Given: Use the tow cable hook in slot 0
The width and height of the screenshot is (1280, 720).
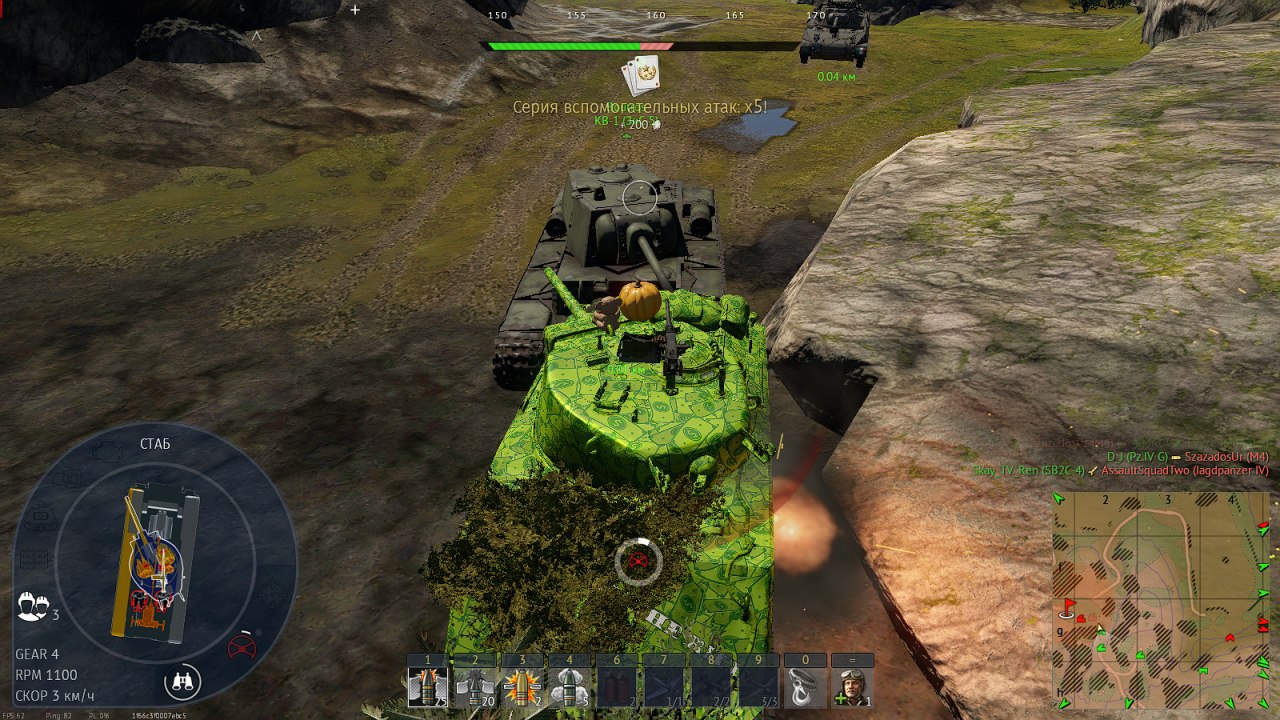Looking at the screenshot, I should pos(806,687).
